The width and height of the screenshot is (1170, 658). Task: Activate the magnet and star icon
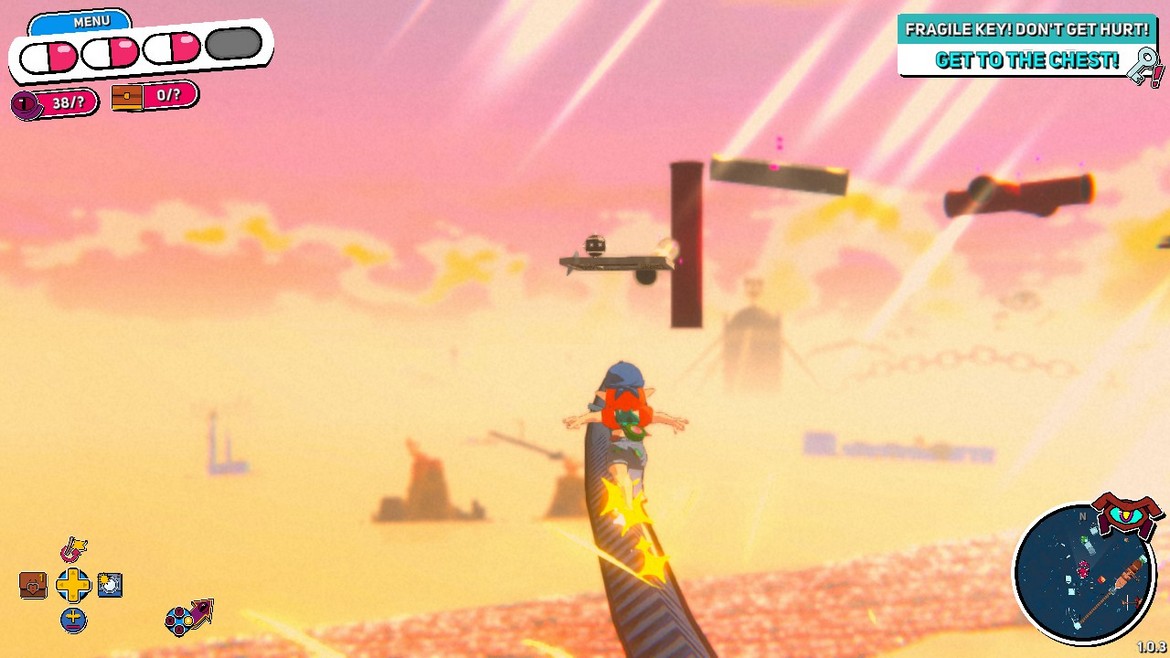73,549
